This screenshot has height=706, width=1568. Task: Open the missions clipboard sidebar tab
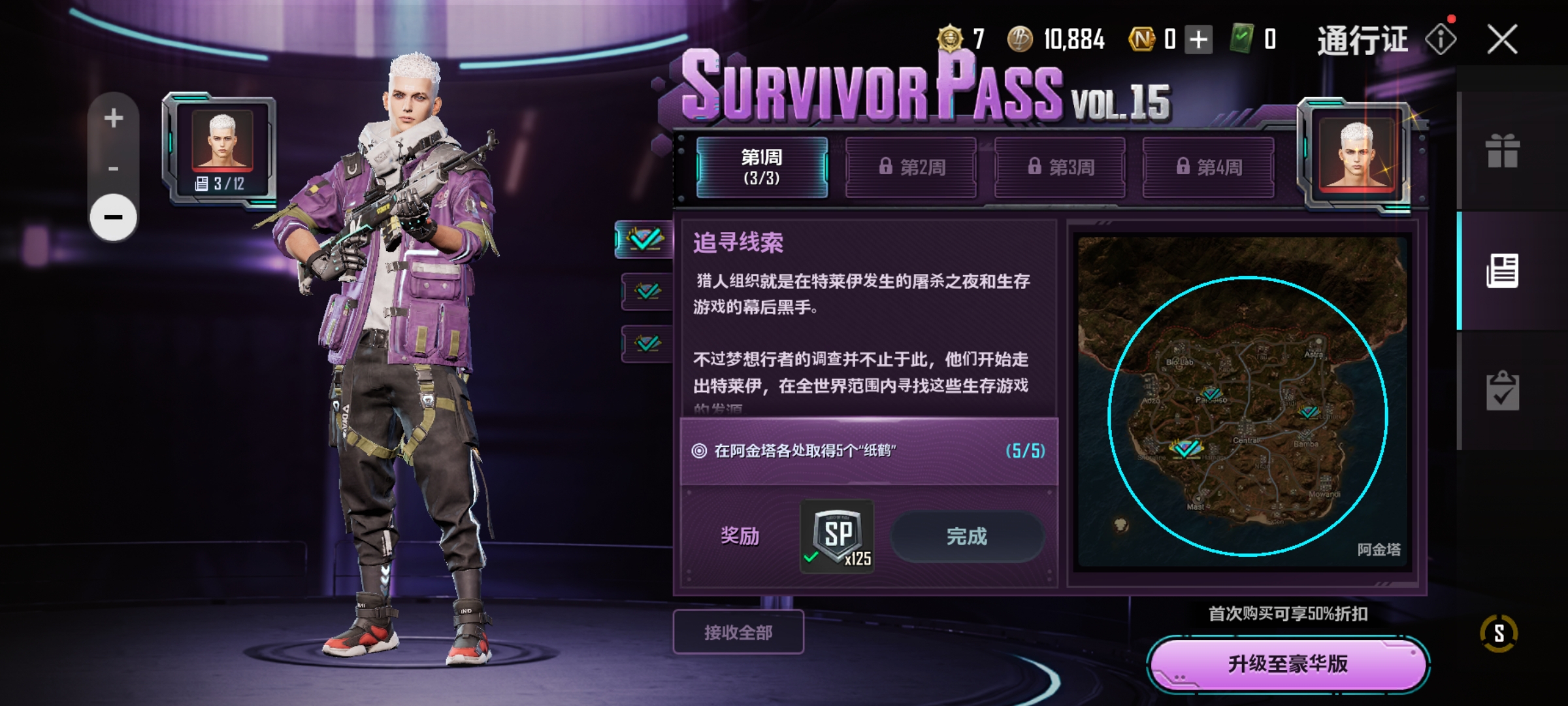[1502, 391]
